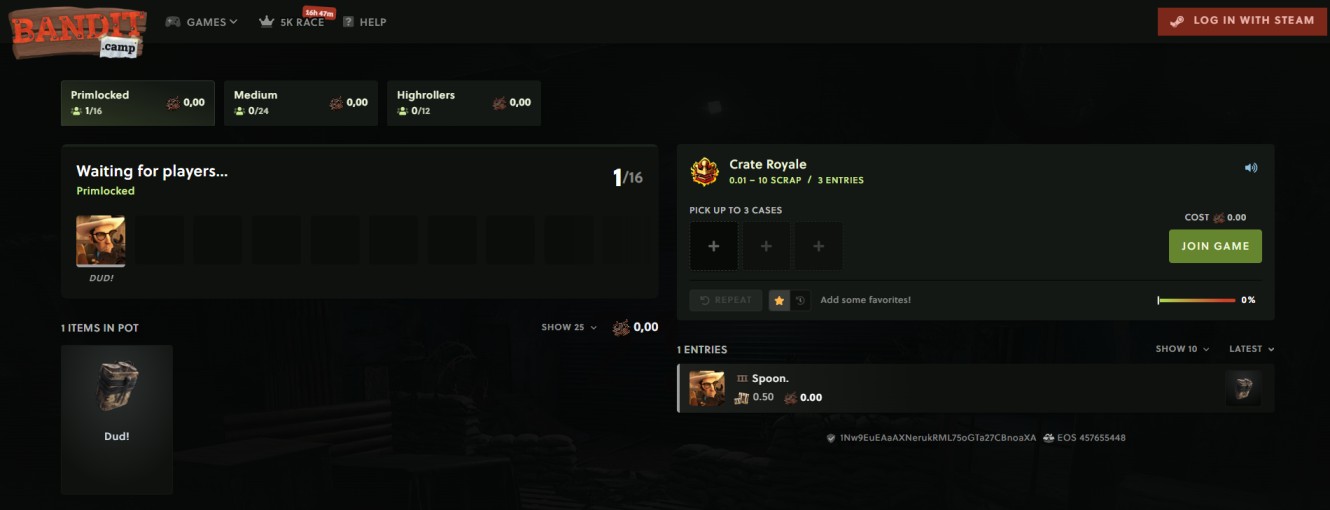
Task: Log in with Steam
Action: point(1242,21)
